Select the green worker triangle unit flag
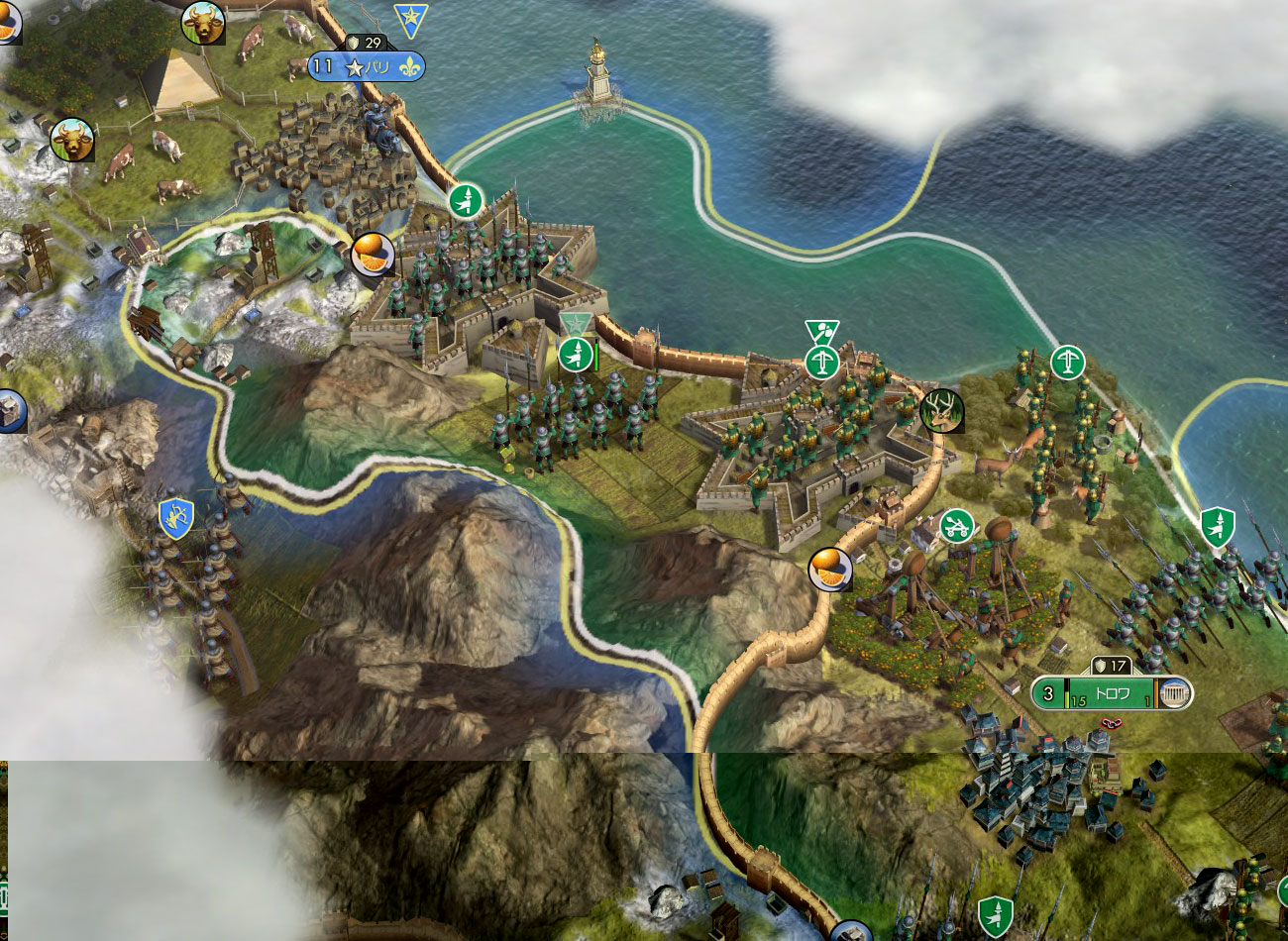This screenshot has height=941, width=1288. [x=821, y=332]
